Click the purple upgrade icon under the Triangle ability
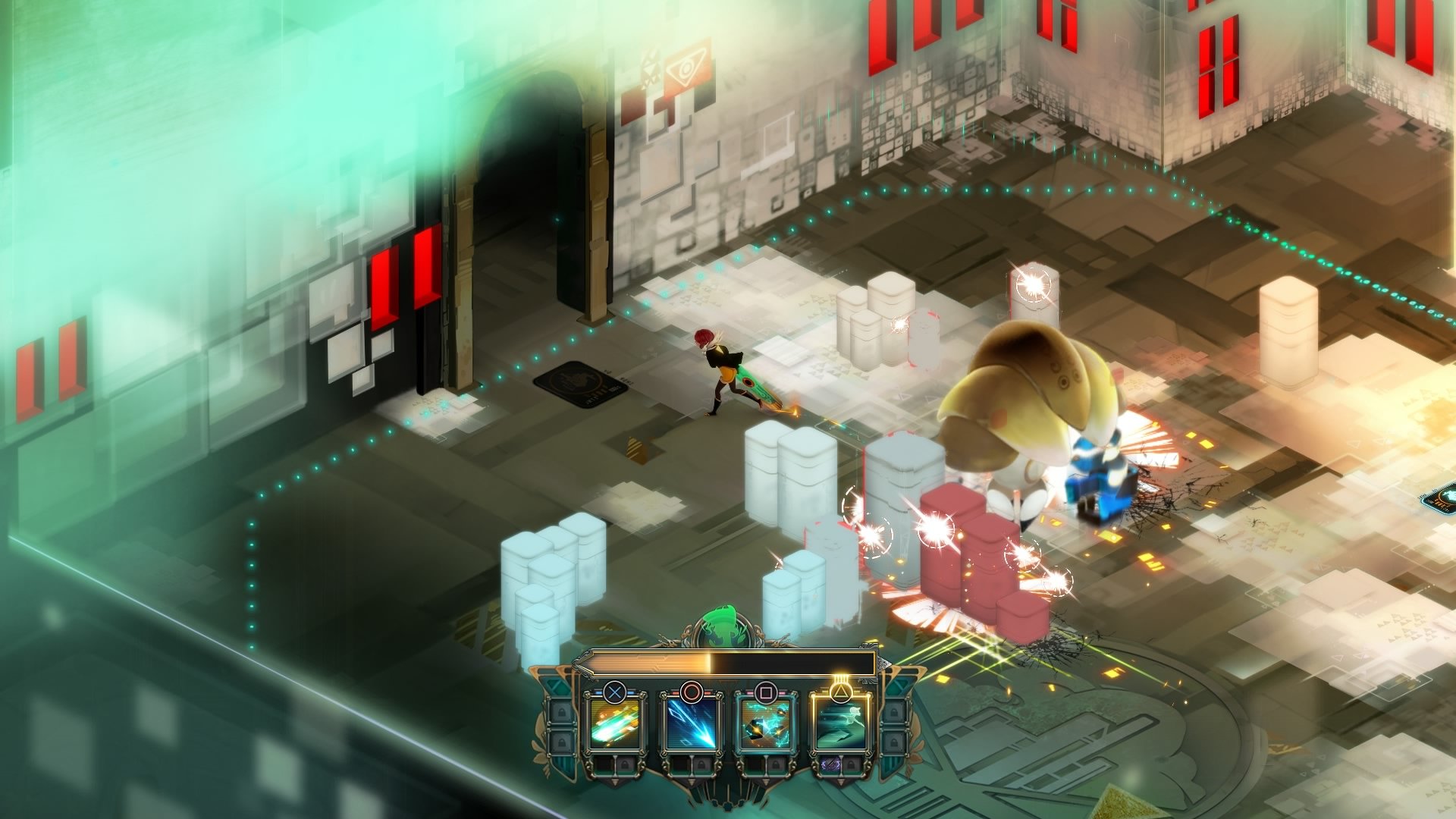This screenshot has width=1456, height=819. (833, 764)
